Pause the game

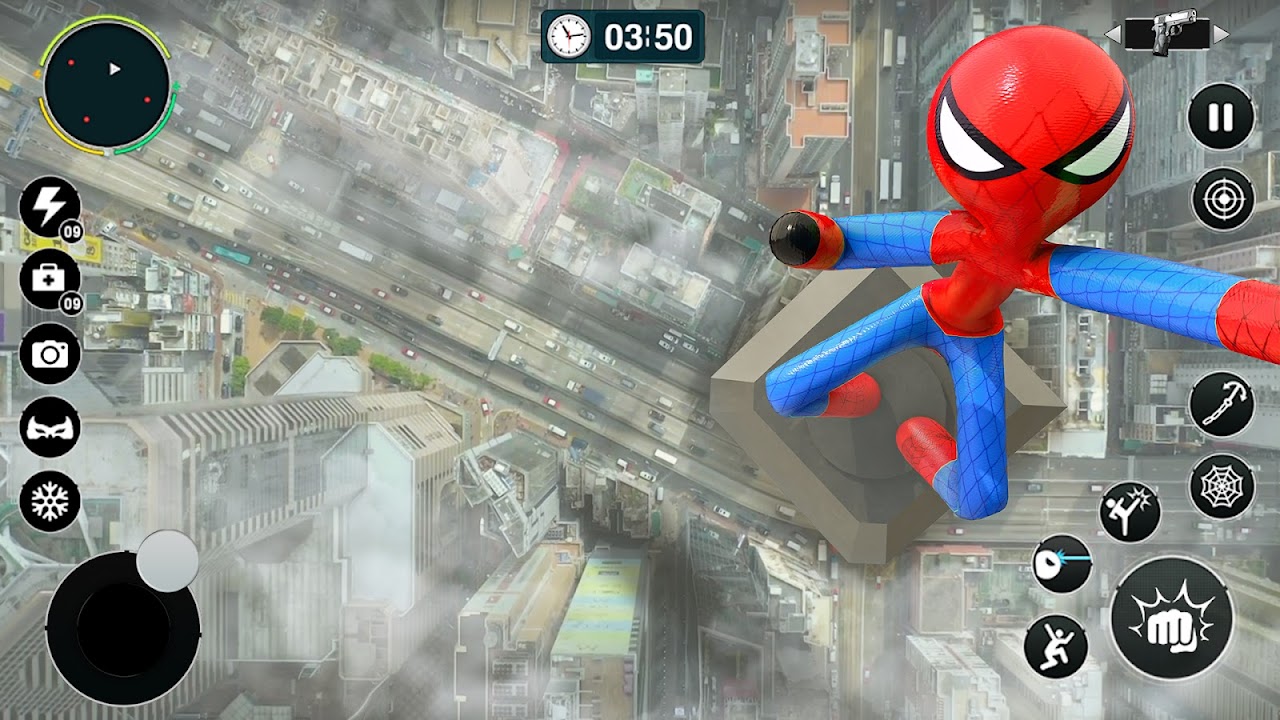point(1221,117)
